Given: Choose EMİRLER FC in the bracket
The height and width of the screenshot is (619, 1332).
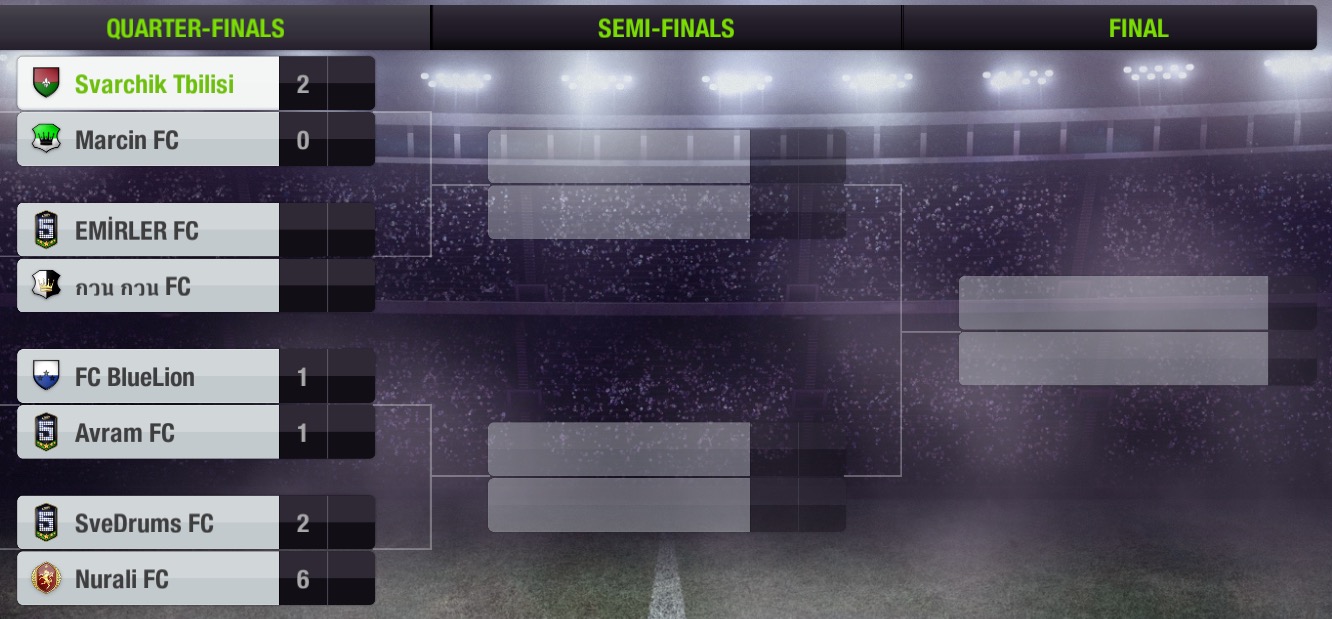Looking at the screenshot, I should (149, 231).
